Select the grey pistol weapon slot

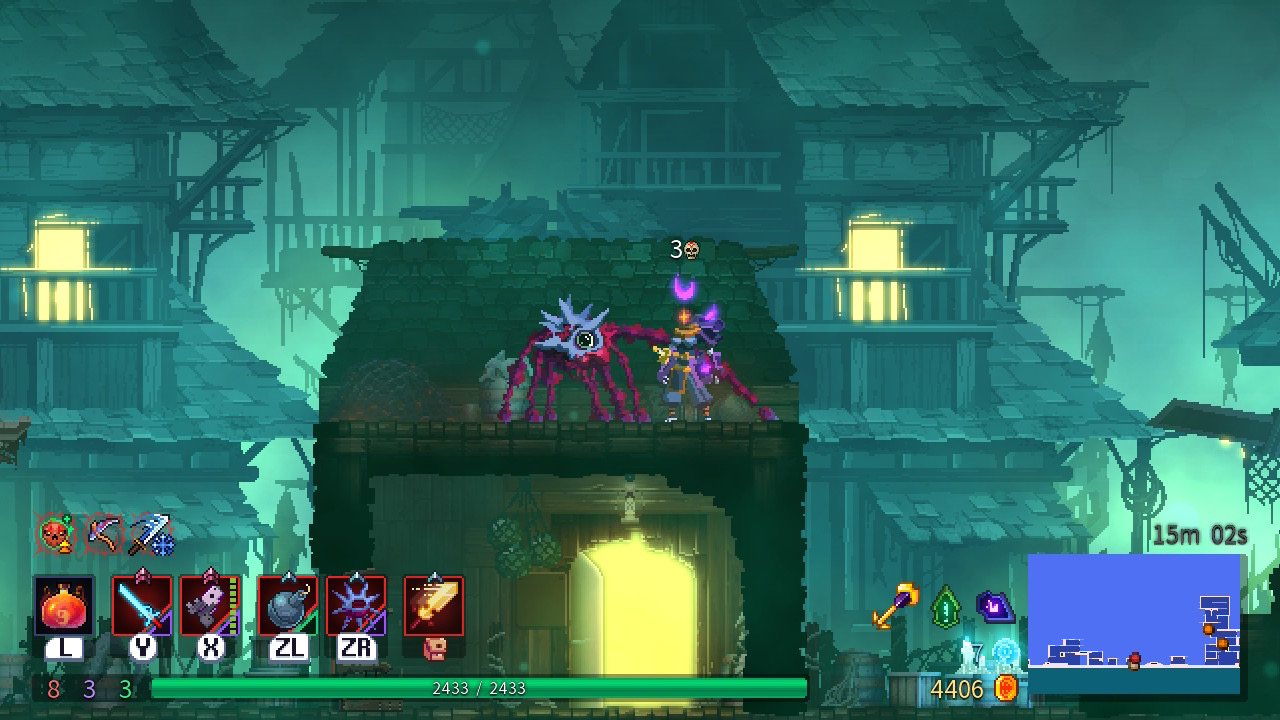pyautogui.click(x=210, y=606)
